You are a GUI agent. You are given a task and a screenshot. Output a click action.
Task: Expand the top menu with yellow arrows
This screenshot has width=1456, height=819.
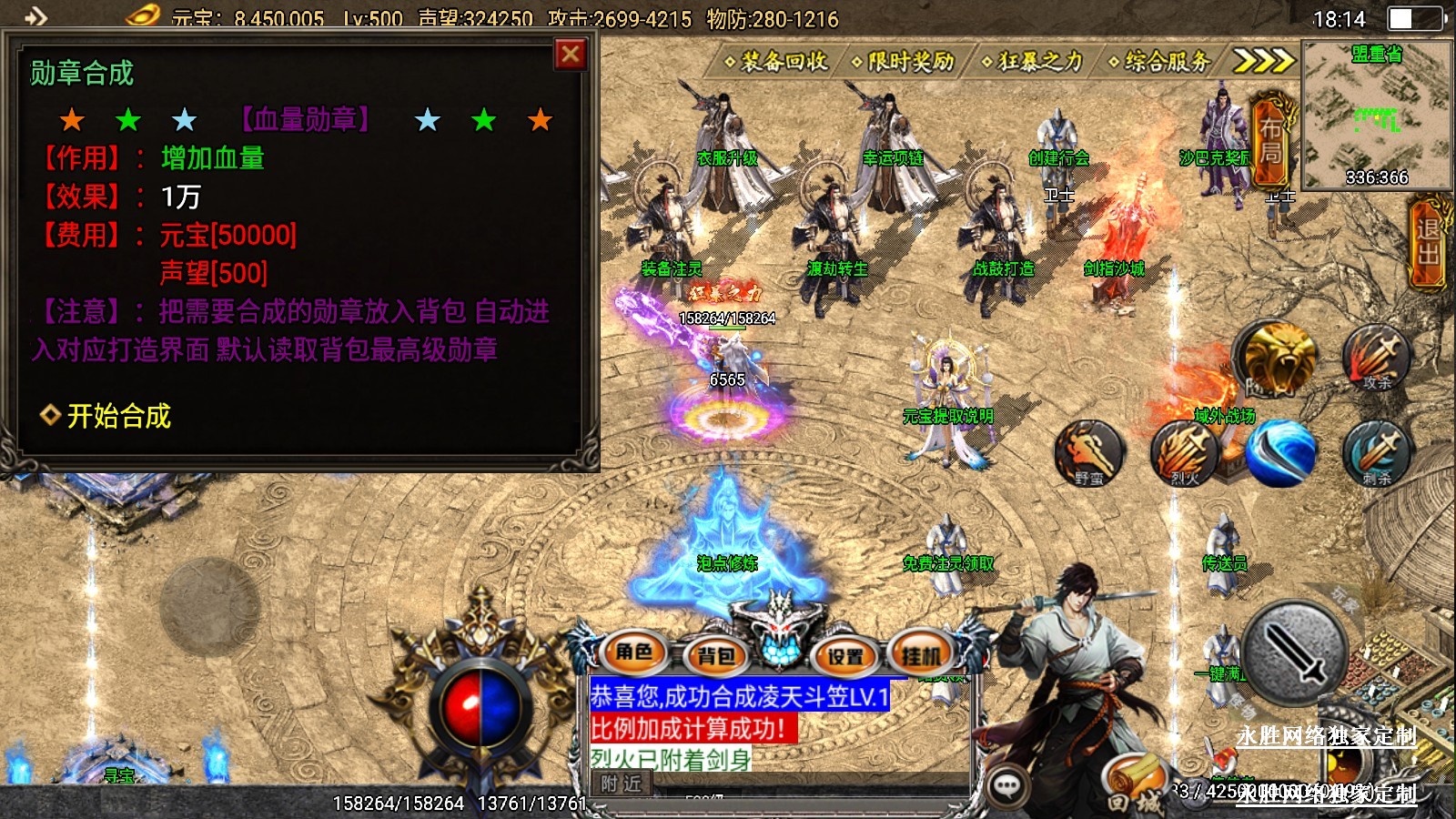pos(1263,61)
